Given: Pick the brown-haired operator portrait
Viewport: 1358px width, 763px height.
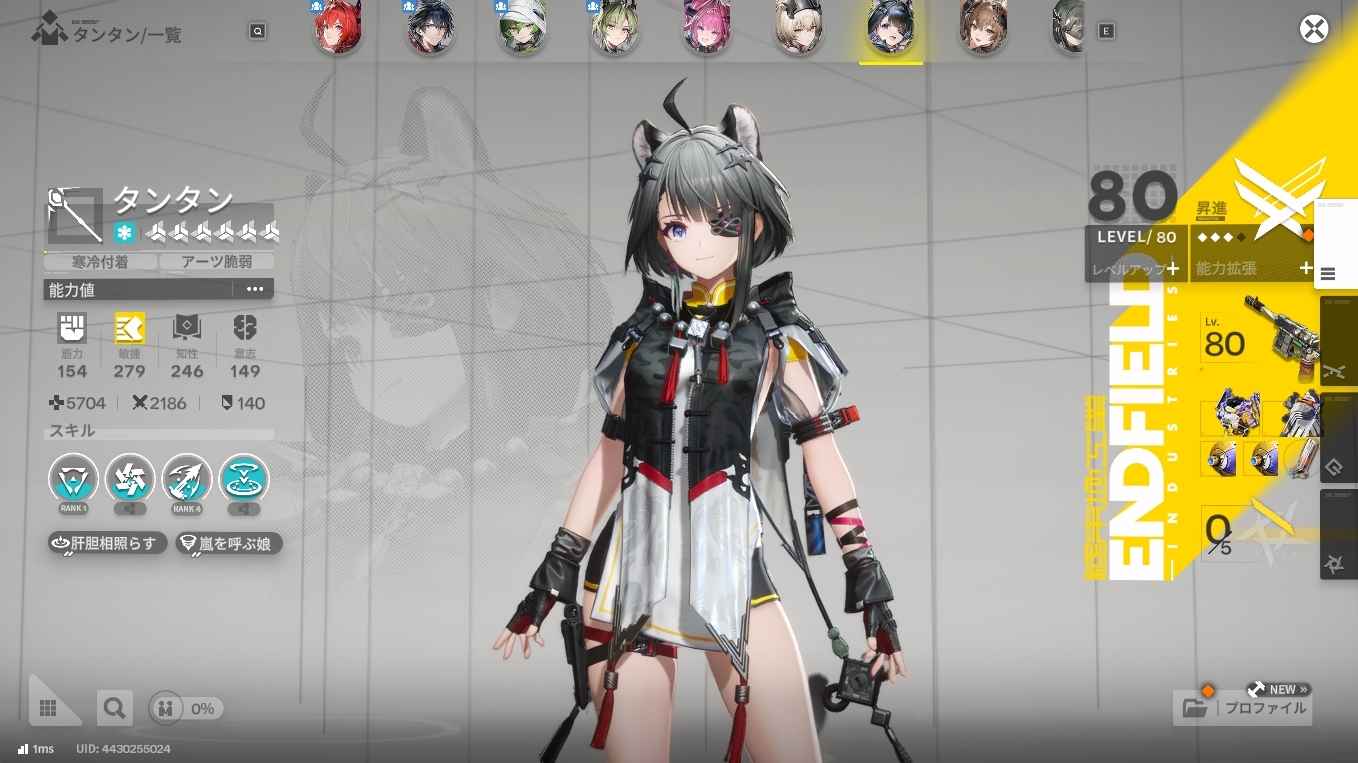Looking at the screenshot, I should tap(983, 27).
